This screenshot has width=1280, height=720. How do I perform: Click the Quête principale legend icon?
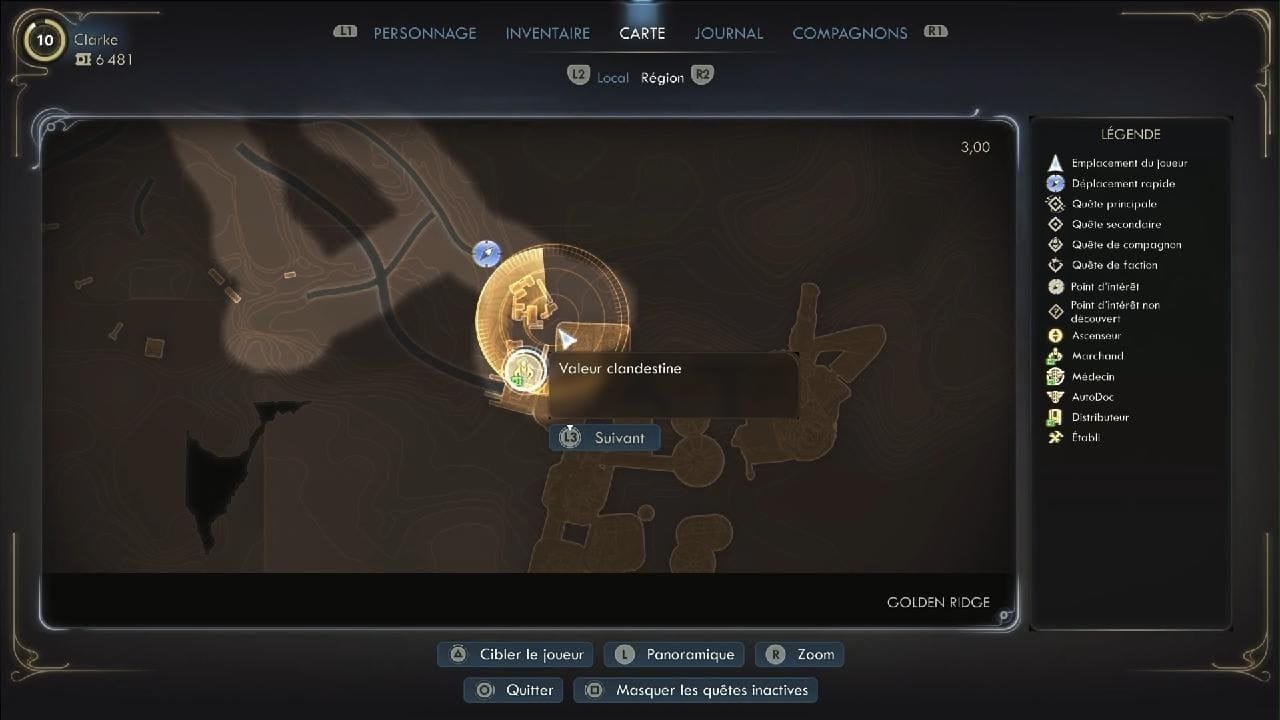coord(1057,203)
